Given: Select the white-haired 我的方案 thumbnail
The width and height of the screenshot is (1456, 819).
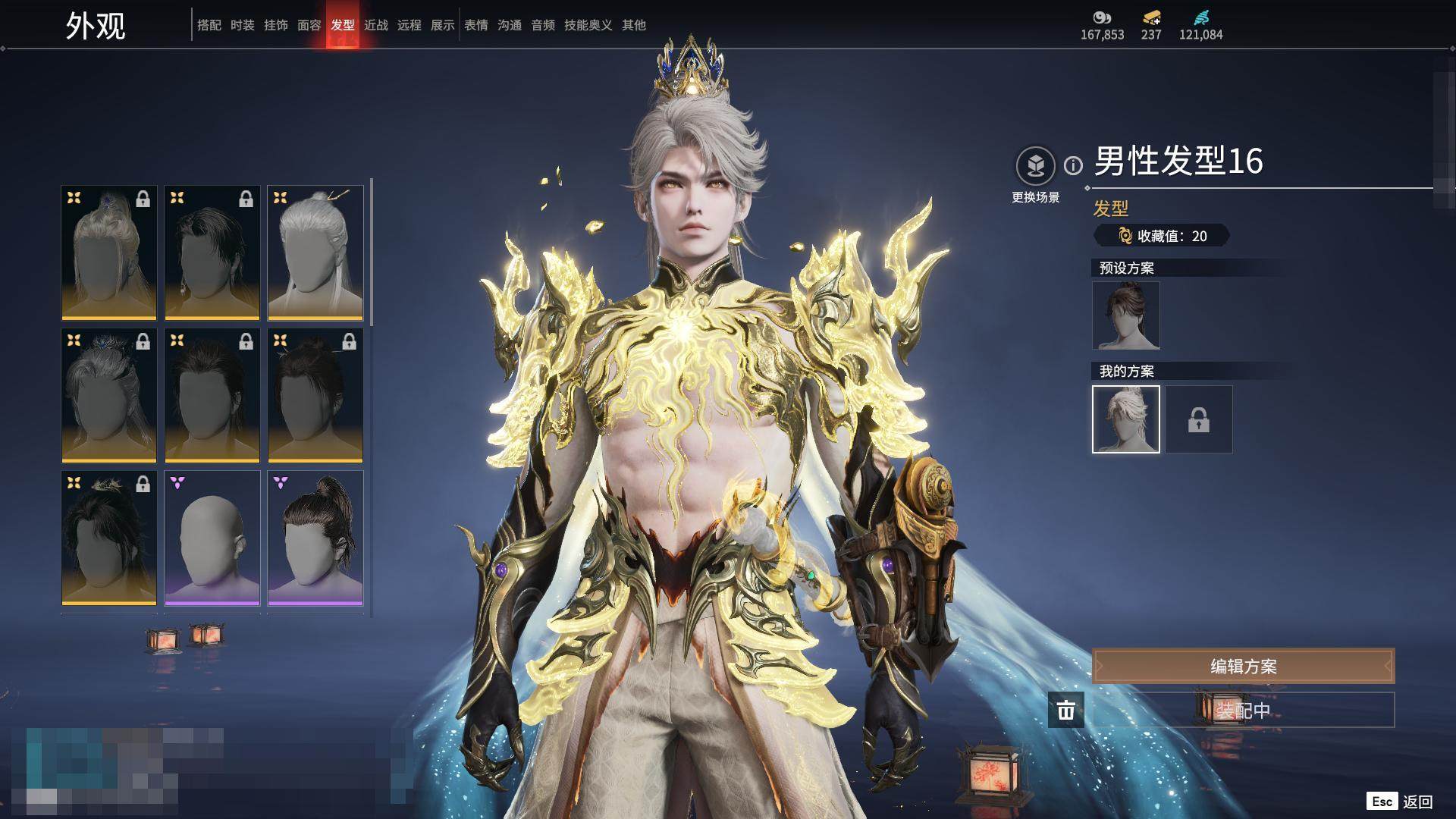Looking at the screenshot, I should point(1125,419).
